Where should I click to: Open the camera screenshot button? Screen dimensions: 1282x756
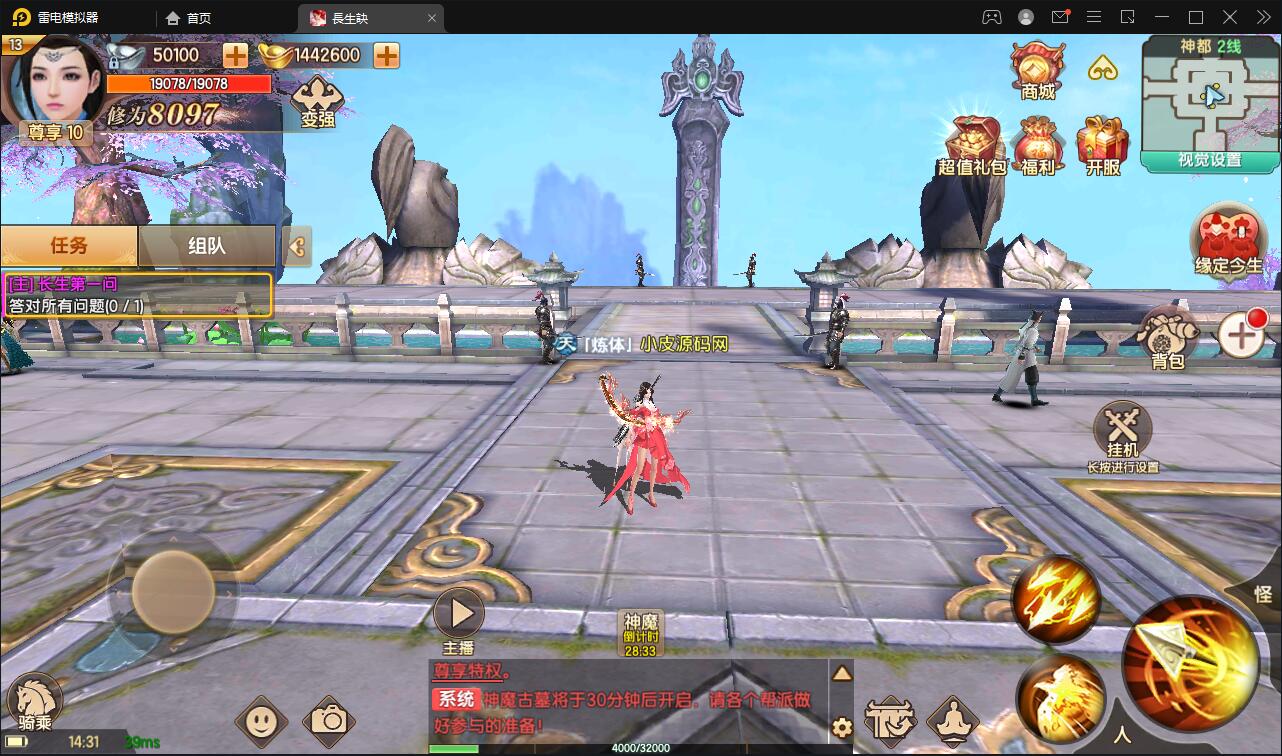tap(328, 720)
